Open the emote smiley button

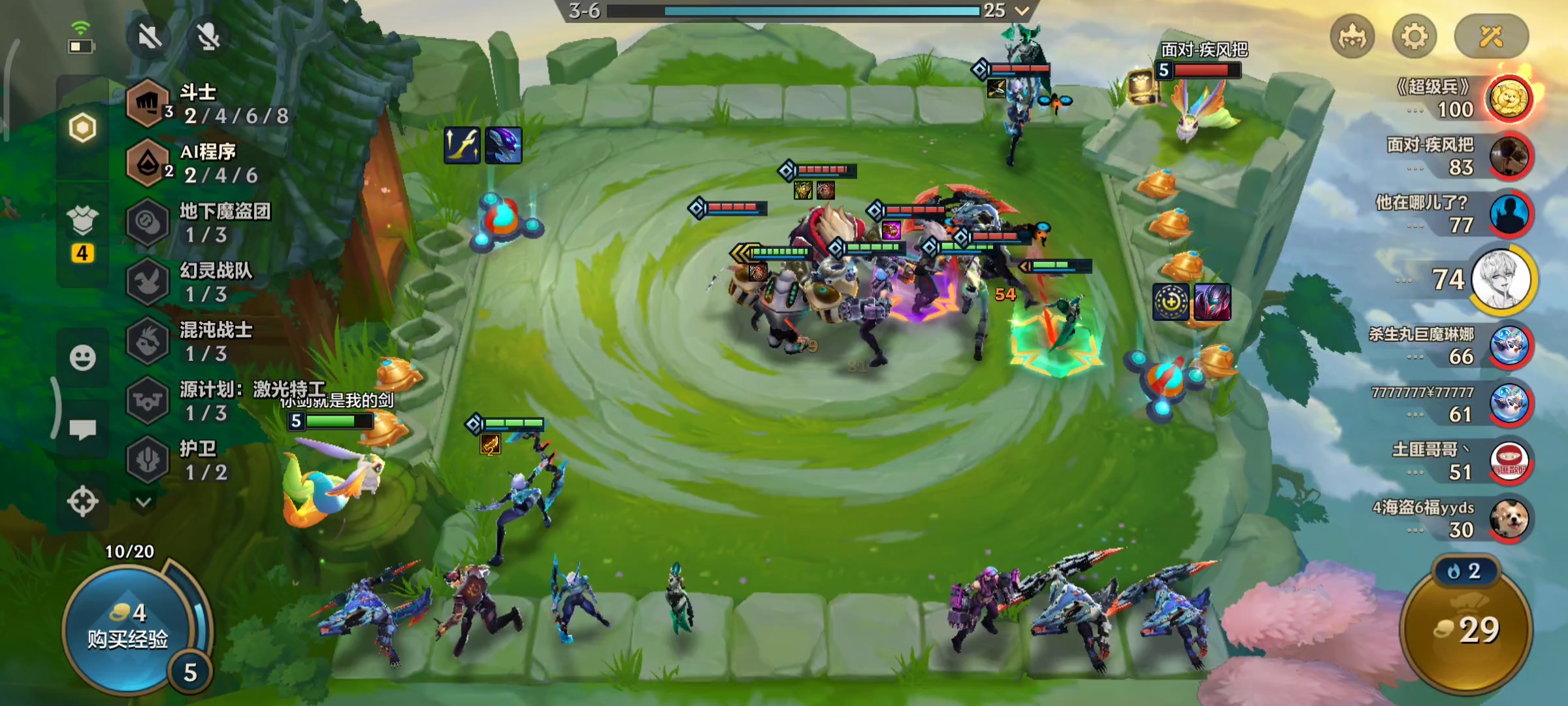coord(82,358)
